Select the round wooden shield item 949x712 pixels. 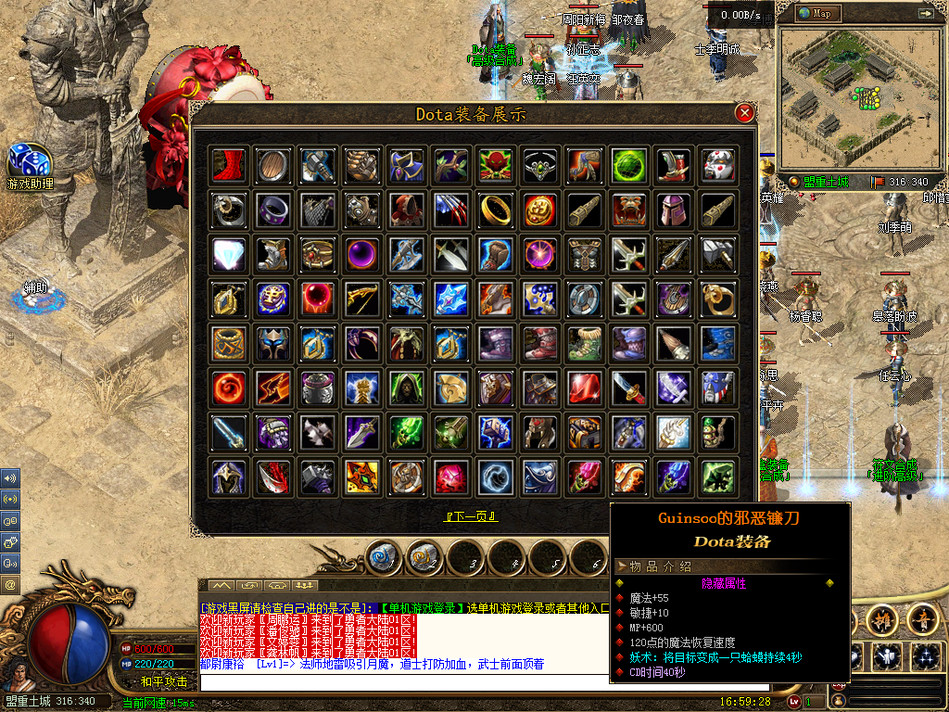[273, 165]
